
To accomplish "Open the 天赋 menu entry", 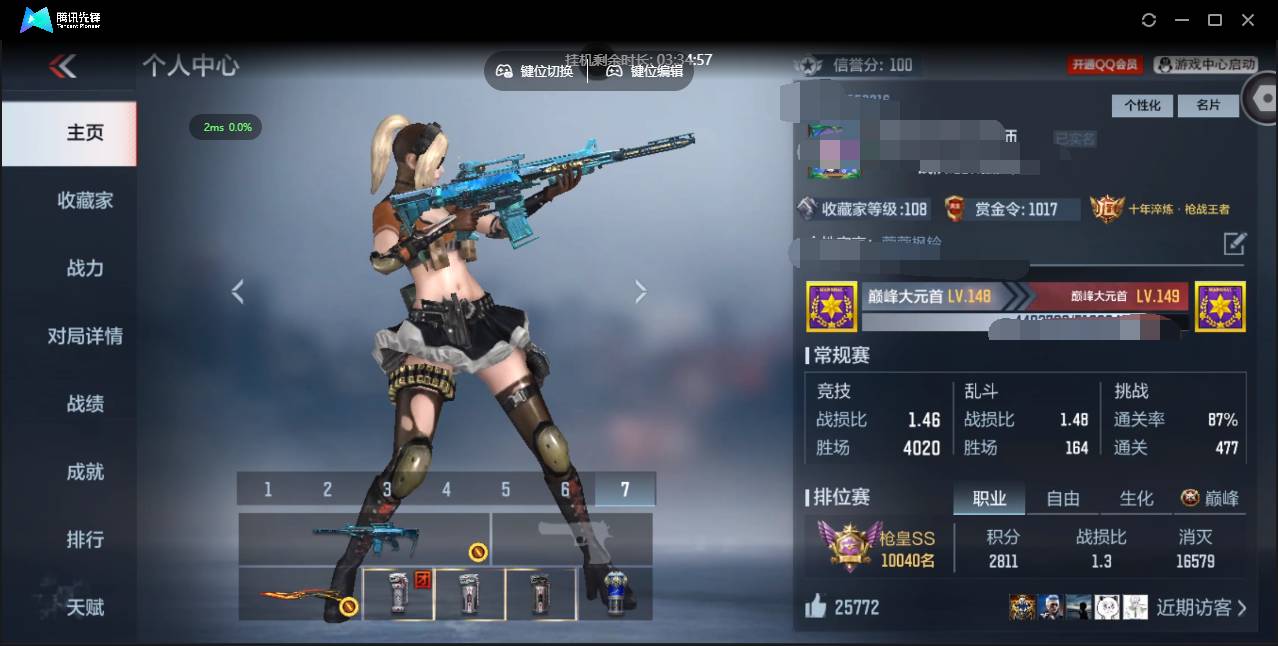I will coord(85,607).
